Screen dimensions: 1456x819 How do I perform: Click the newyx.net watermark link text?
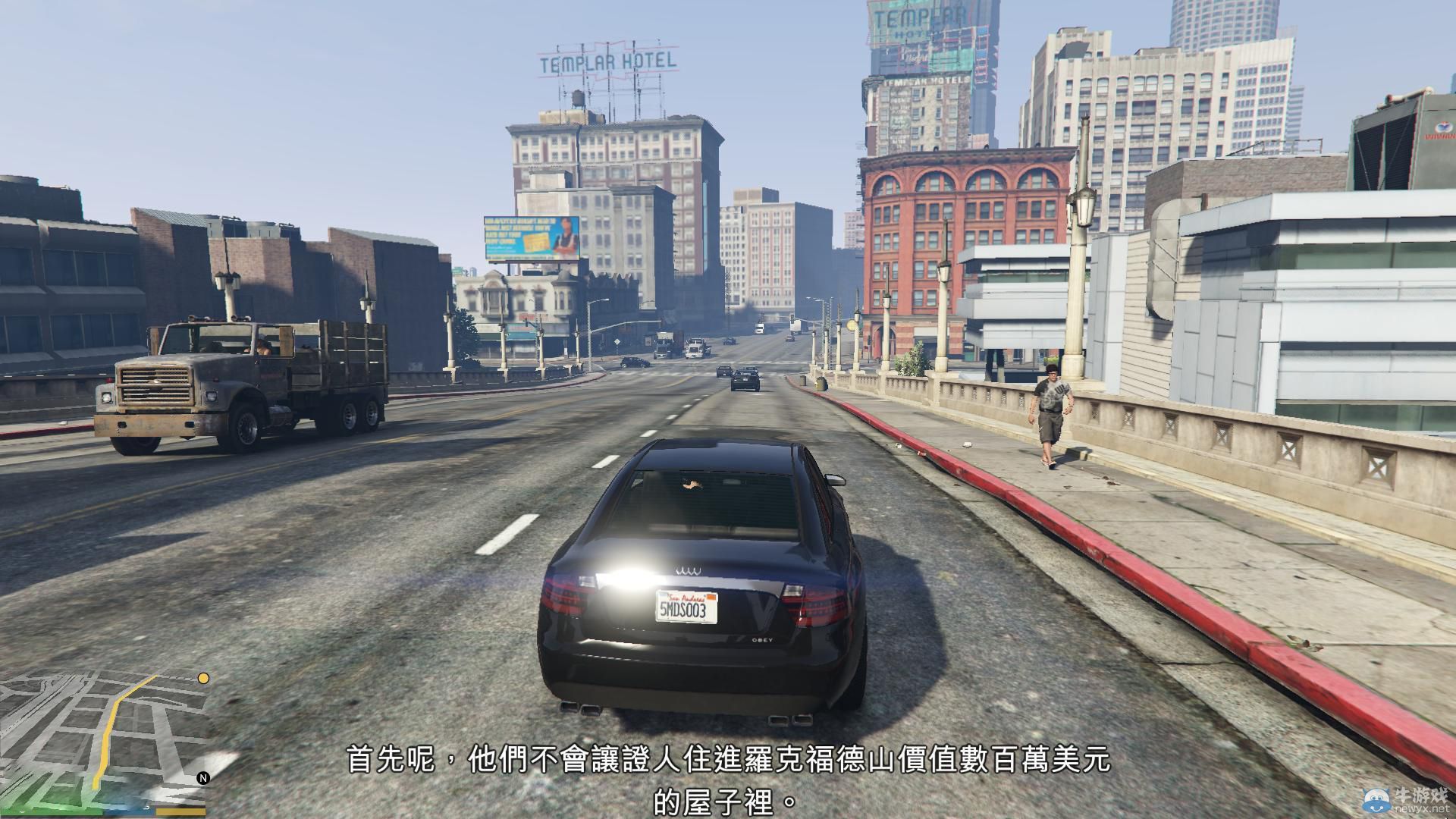click(x=1422, y=809)
